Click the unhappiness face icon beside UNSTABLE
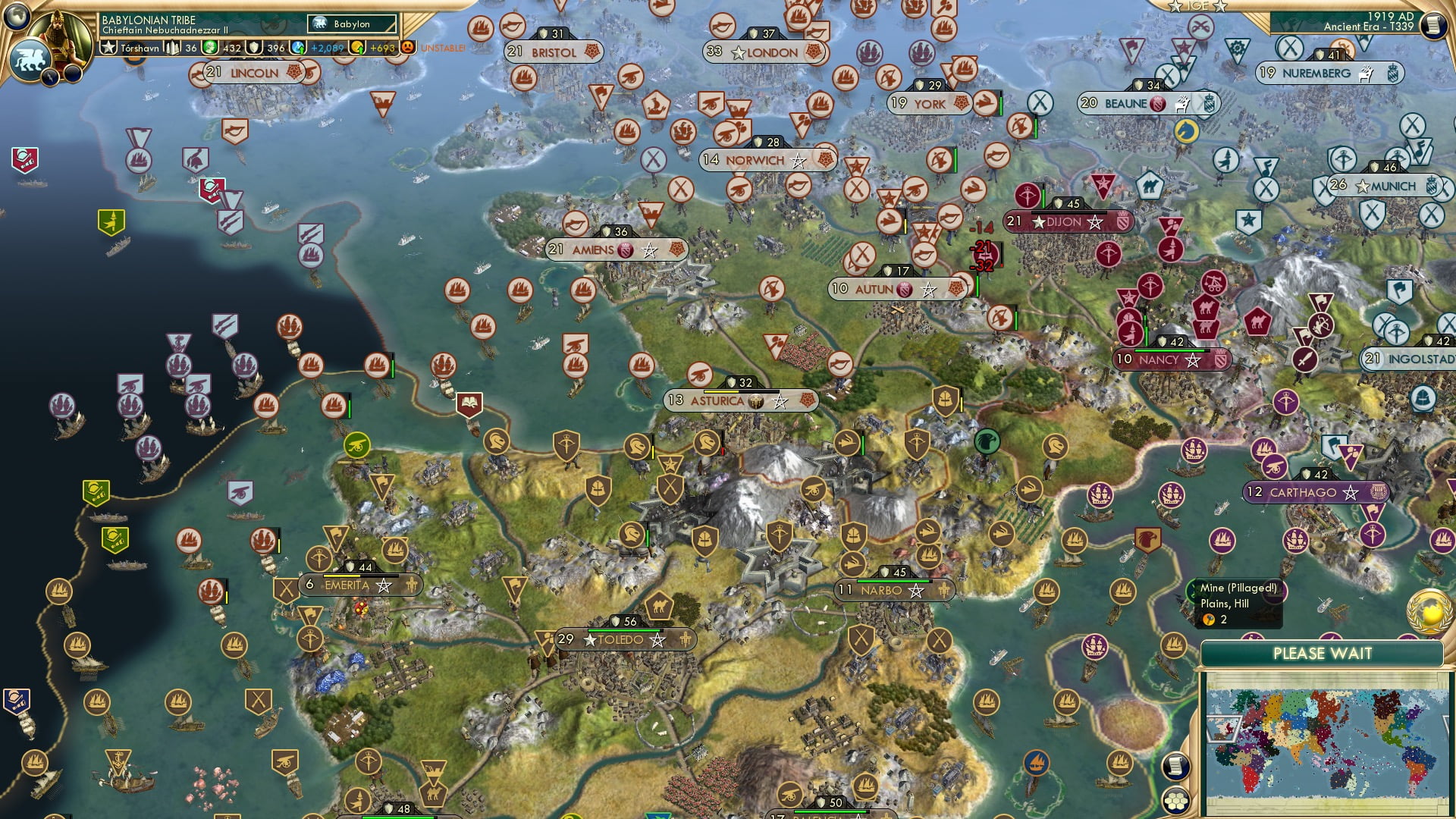Viewport: 1456px width, 819px height. click(x=406, y=49)
